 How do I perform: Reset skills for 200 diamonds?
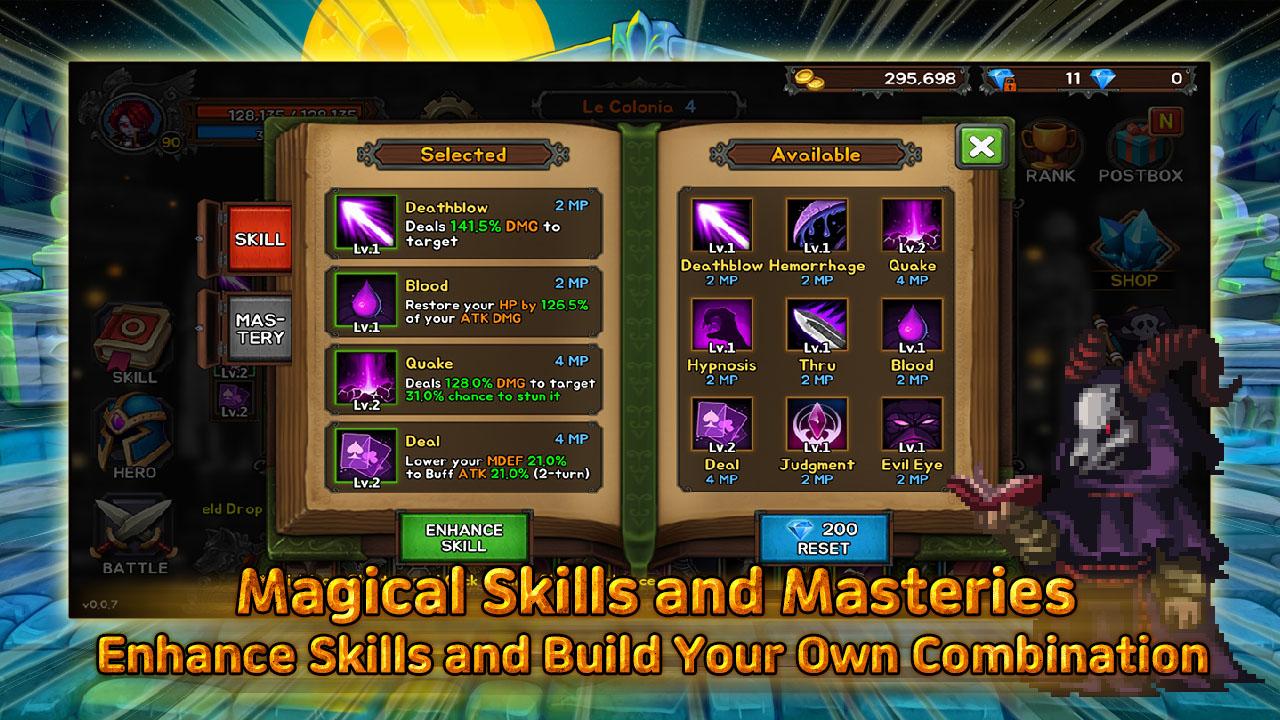coord(824,538)
